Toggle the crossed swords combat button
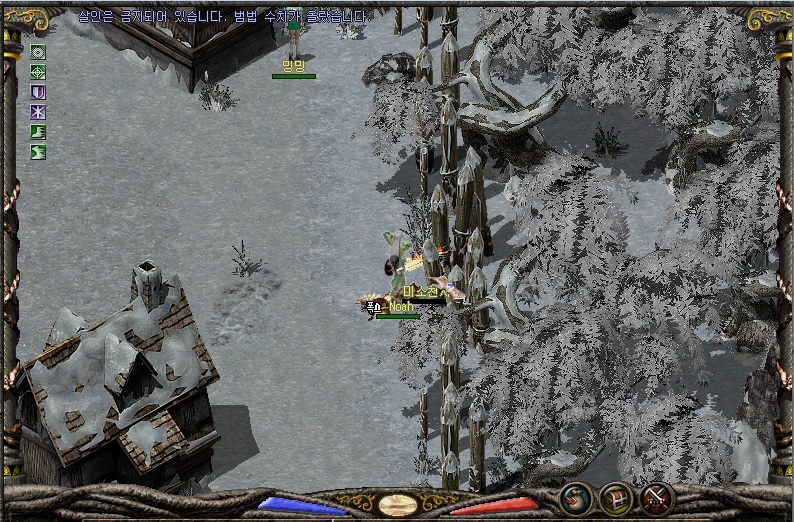The image size is (794, 522). [x=657, y=498]
